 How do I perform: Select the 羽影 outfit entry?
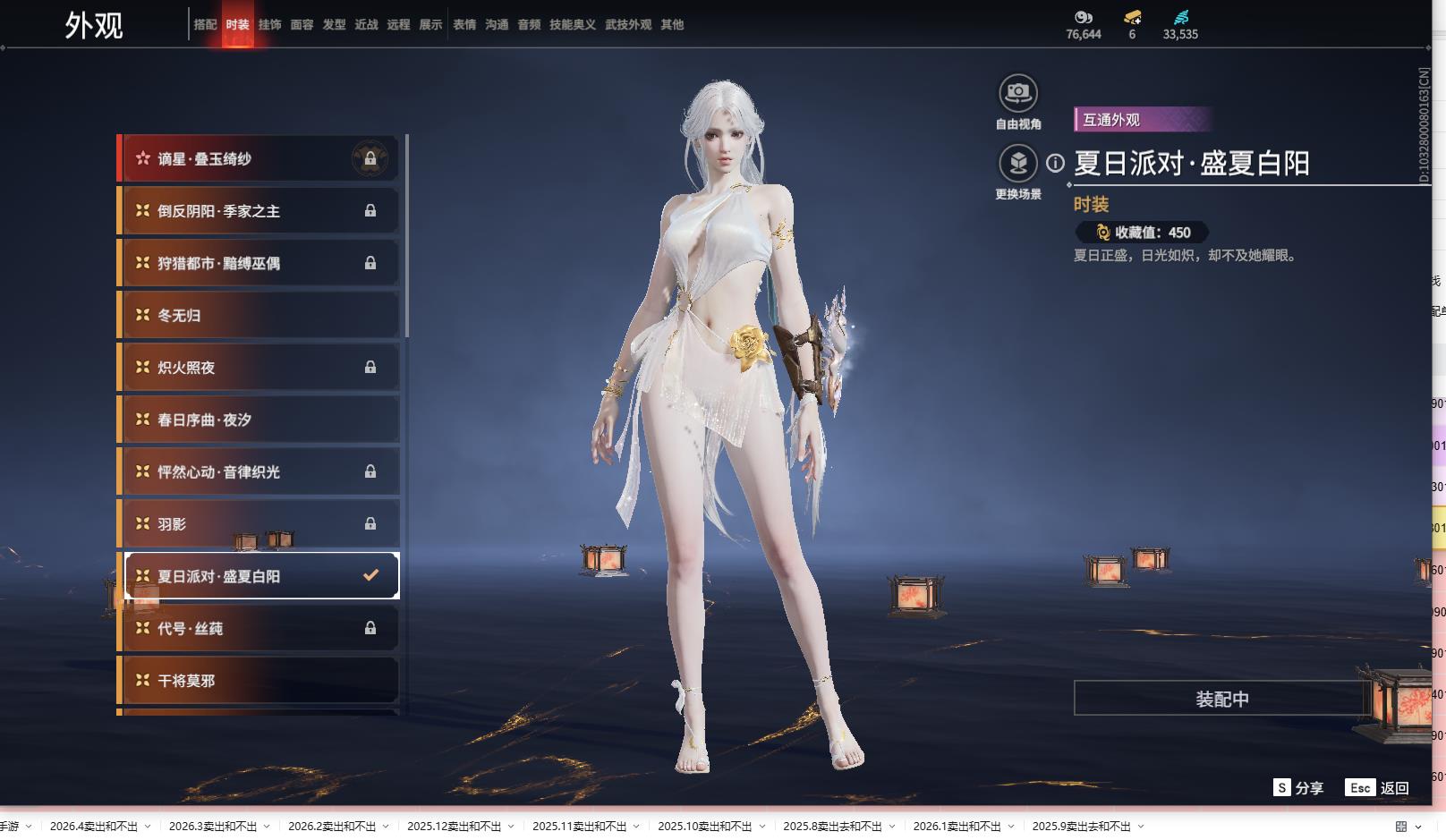(x=259, y=524)
